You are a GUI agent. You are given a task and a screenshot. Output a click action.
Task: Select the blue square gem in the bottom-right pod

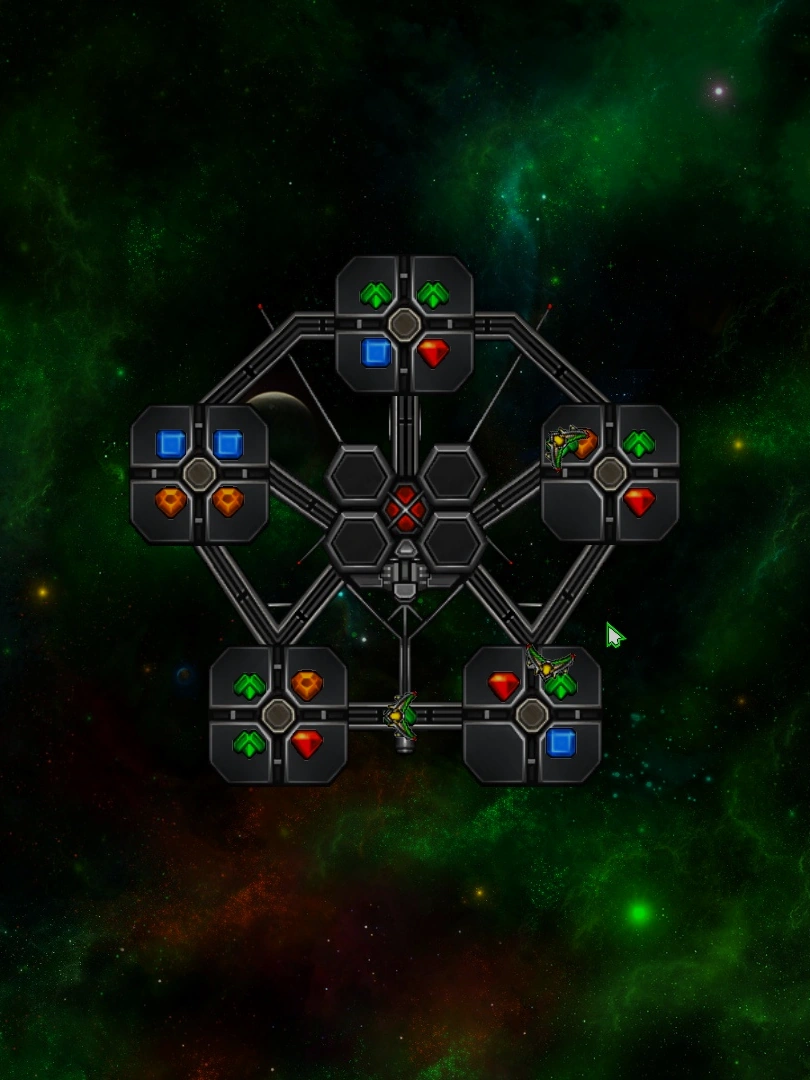tap(561, 743)
